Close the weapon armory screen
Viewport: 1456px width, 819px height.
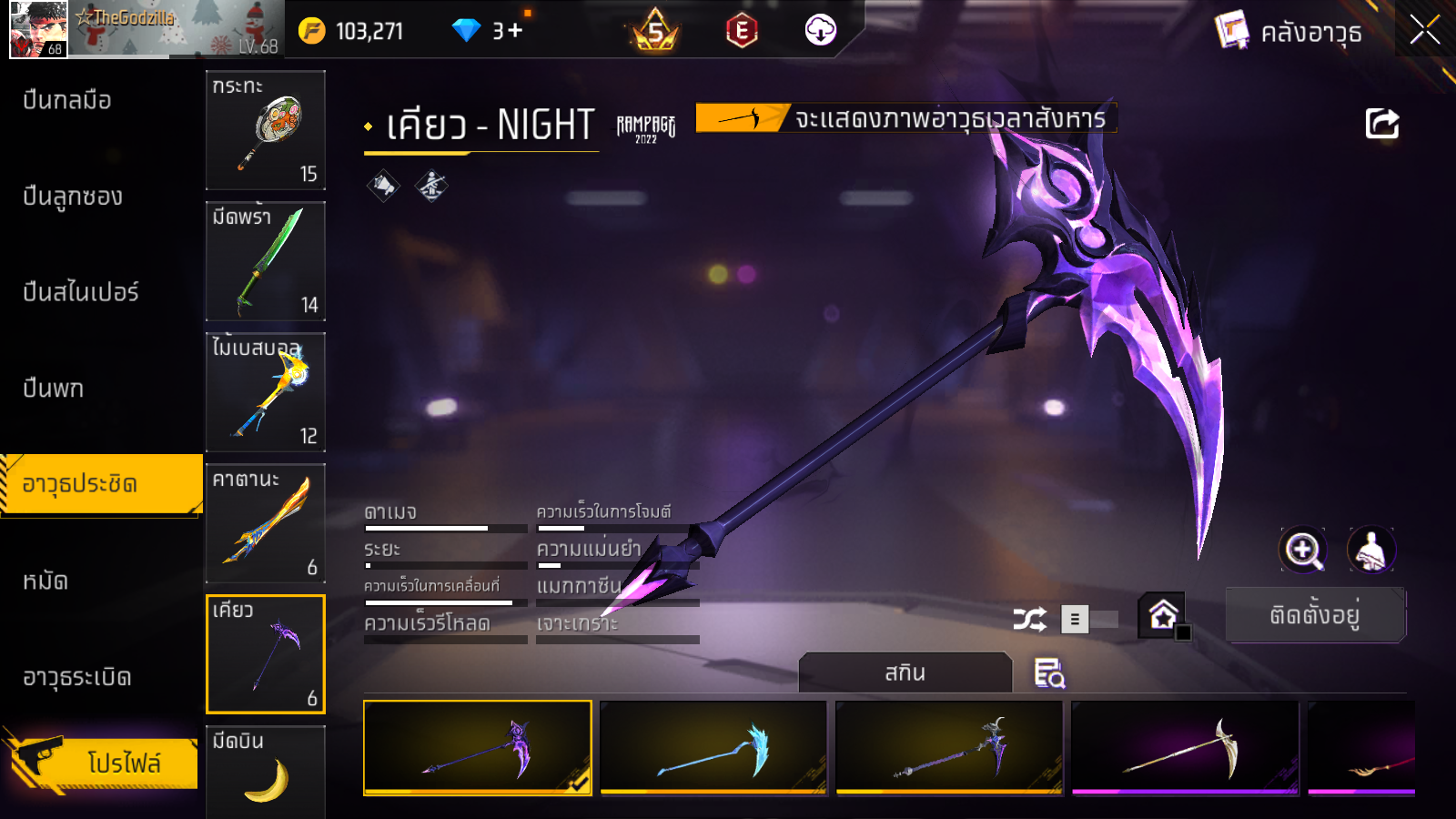pyautogui.click(x=1424, y=31)
